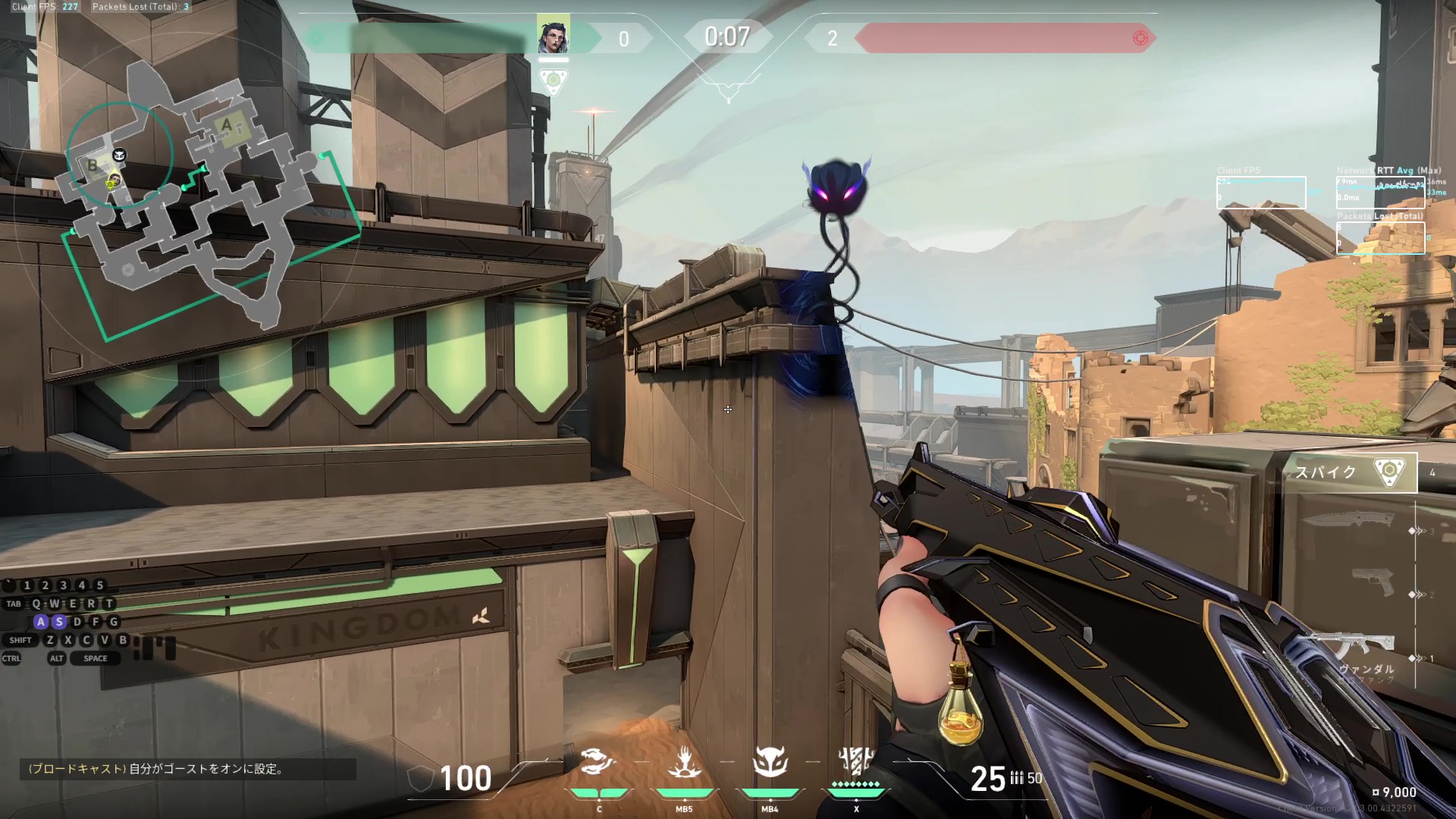
Task: Trigger the Nightfall ultimate icon
Action: click(x=856, y=761)
